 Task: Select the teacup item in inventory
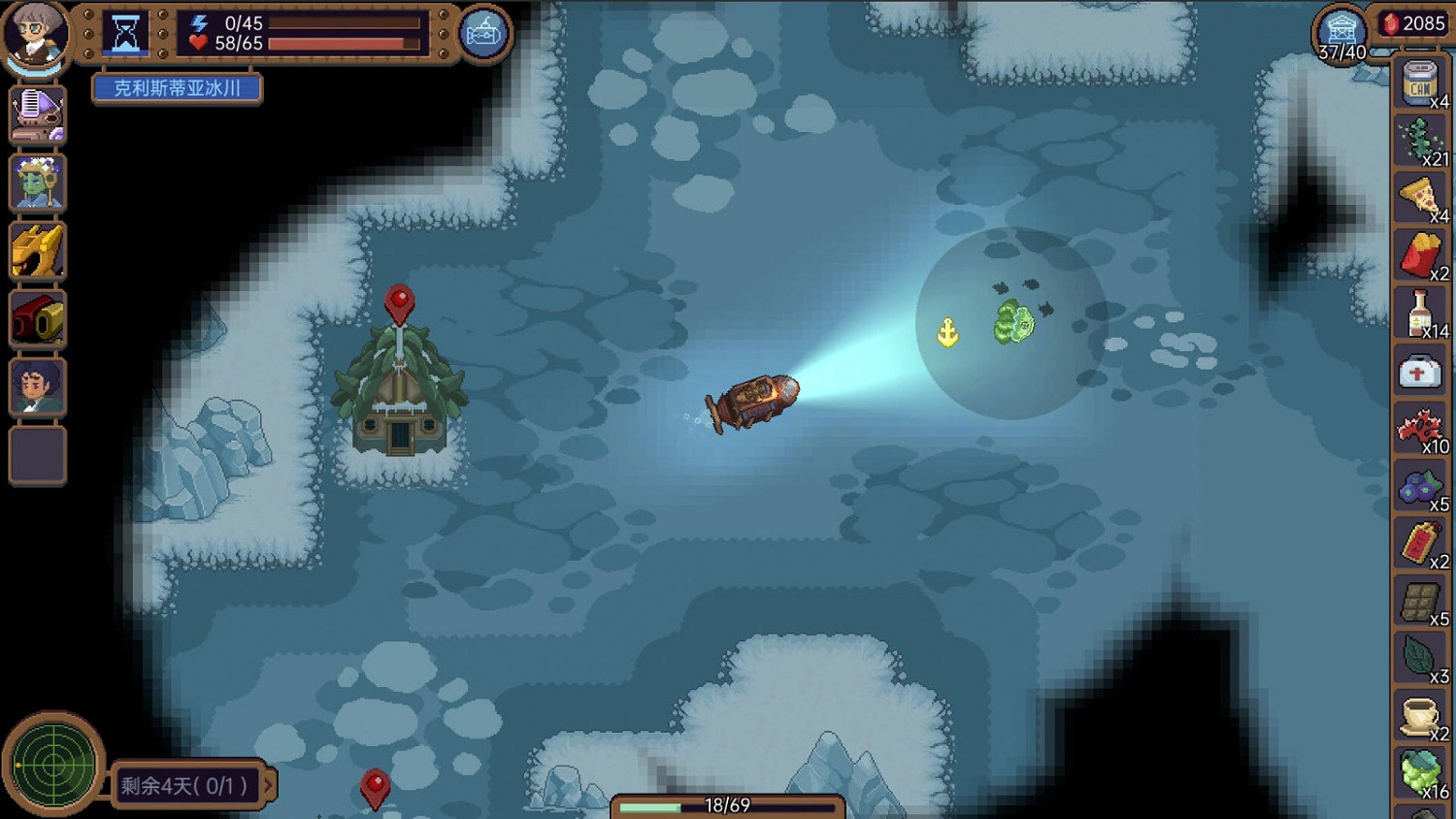click(1420, 715)
